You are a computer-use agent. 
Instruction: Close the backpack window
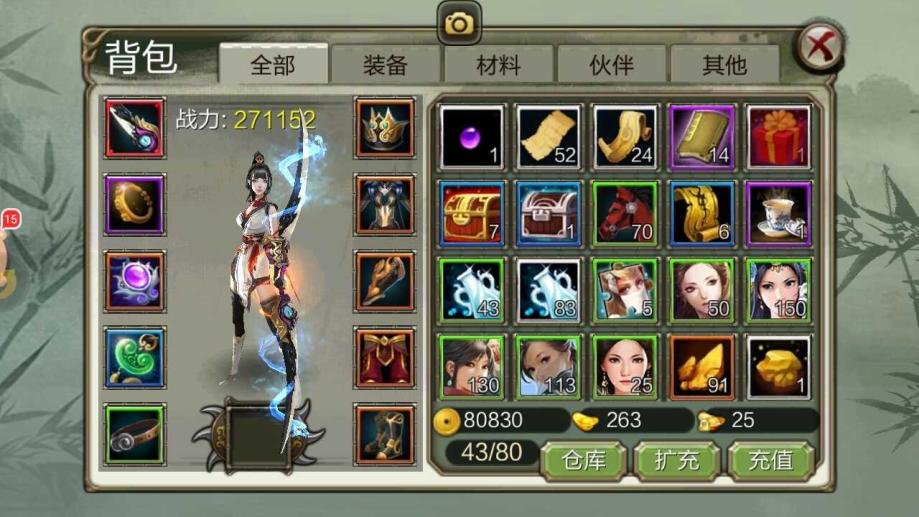click(819, 46)
